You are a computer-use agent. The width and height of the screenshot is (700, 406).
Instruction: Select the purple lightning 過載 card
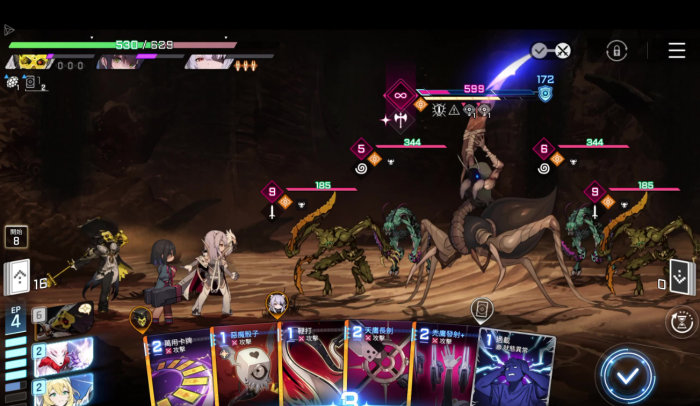(x=512, y=368)
